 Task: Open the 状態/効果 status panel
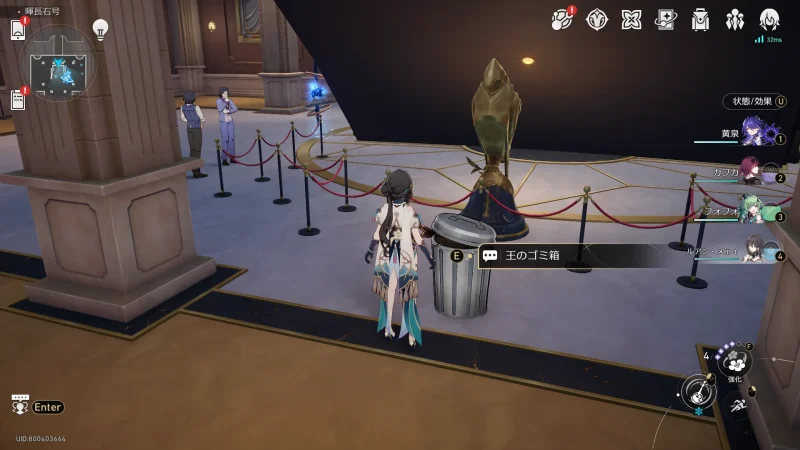tap(754, 101)
